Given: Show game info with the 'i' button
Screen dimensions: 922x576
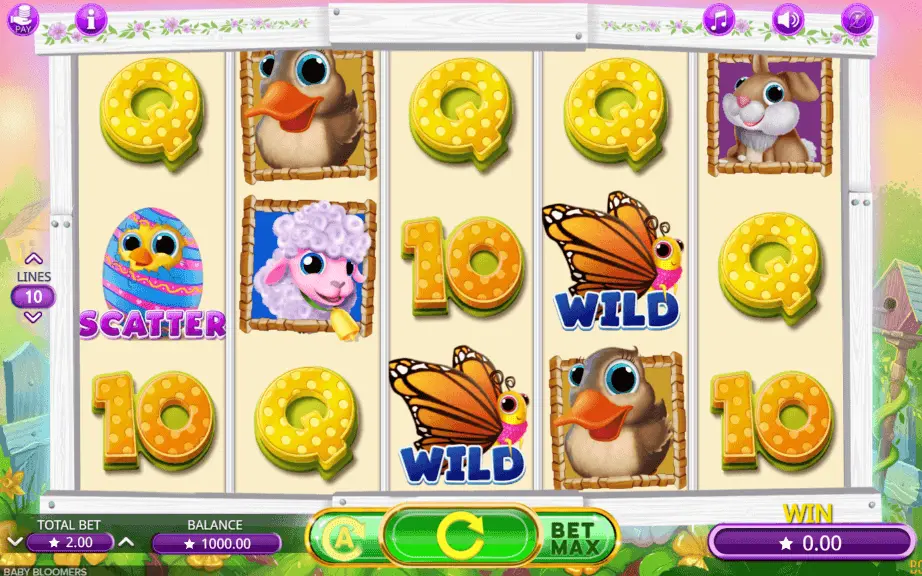Looking at the screenshot, I should pyautogui.click(x=91, y=18).
